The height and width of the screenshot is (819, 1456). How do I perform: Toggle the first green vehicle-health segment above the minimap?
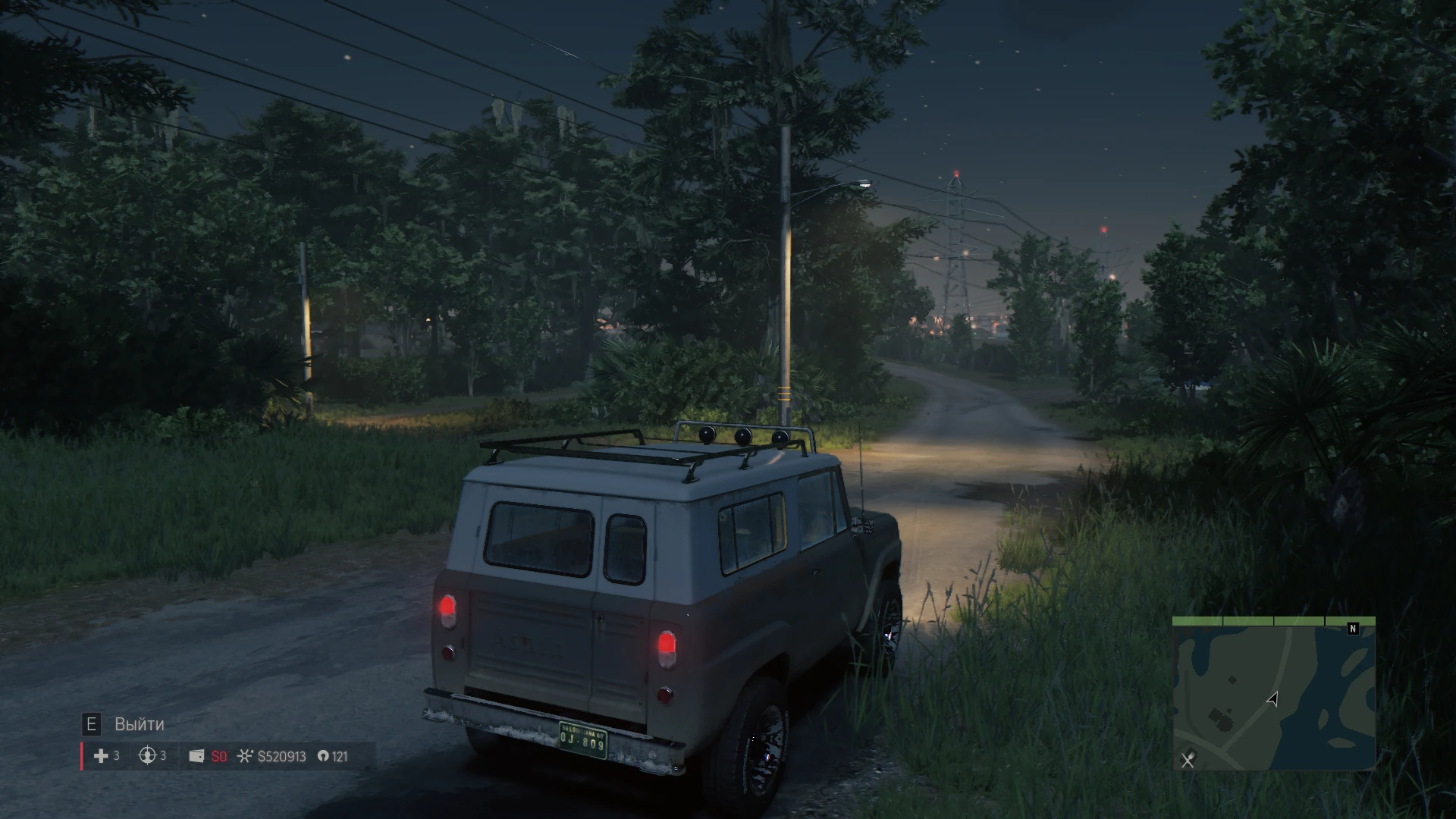1197,621
